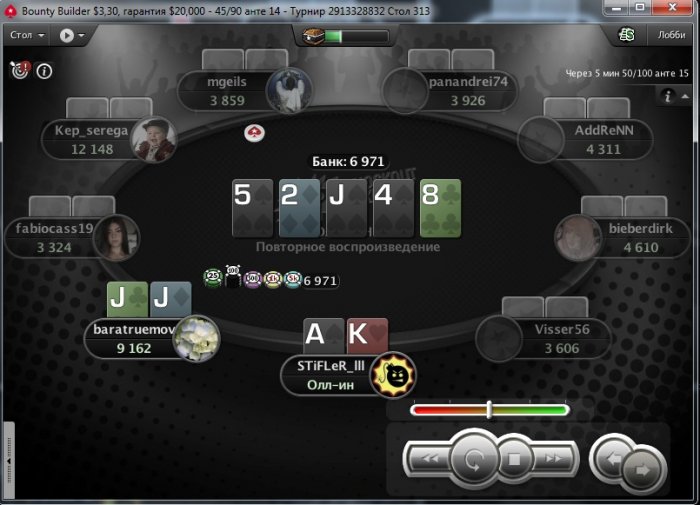Open the replay play-button dropdown
The image size is (700, 505).
[71, 35]
